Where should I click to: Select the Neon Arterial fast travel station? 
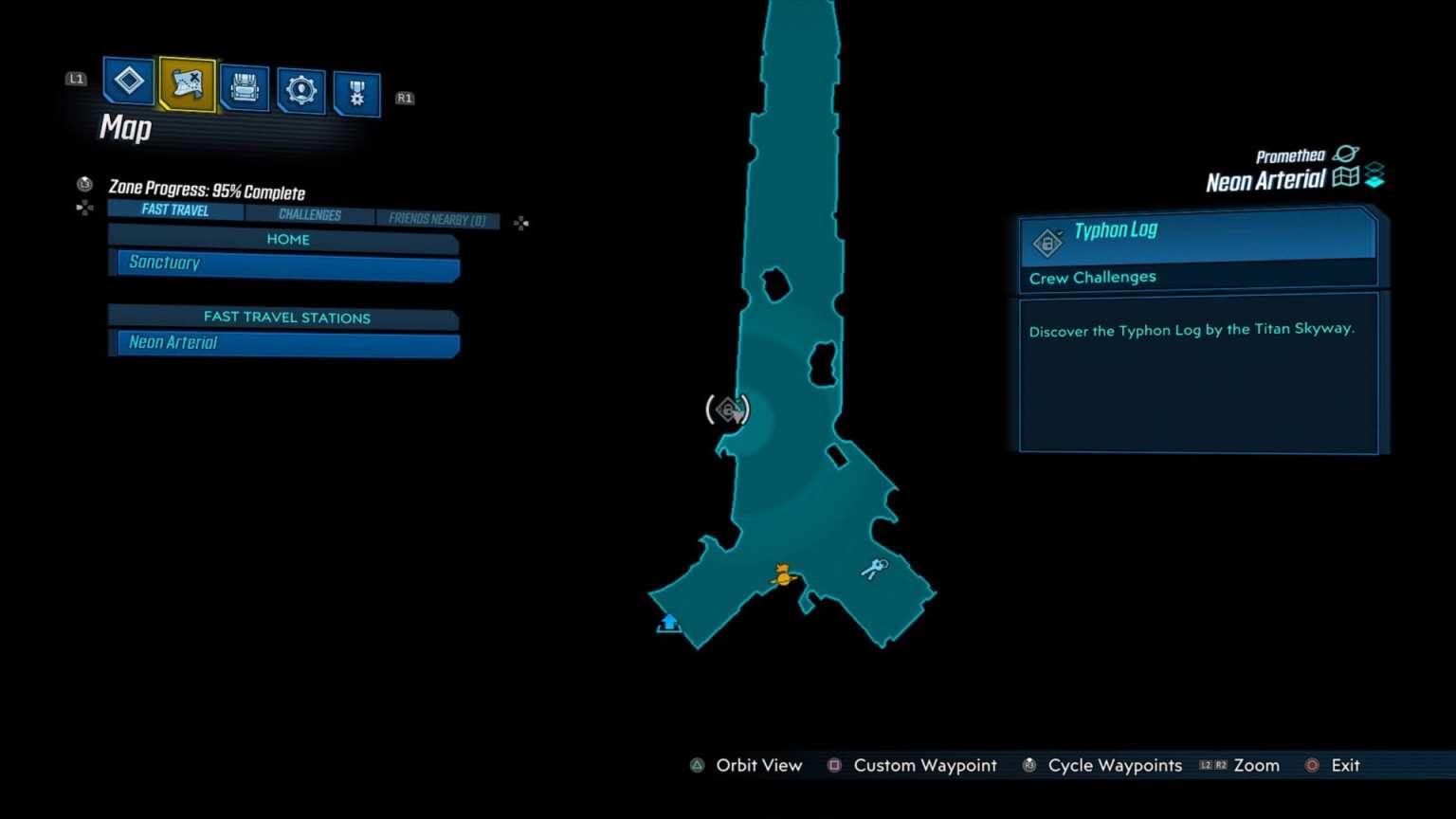click(x=284, y=342)
